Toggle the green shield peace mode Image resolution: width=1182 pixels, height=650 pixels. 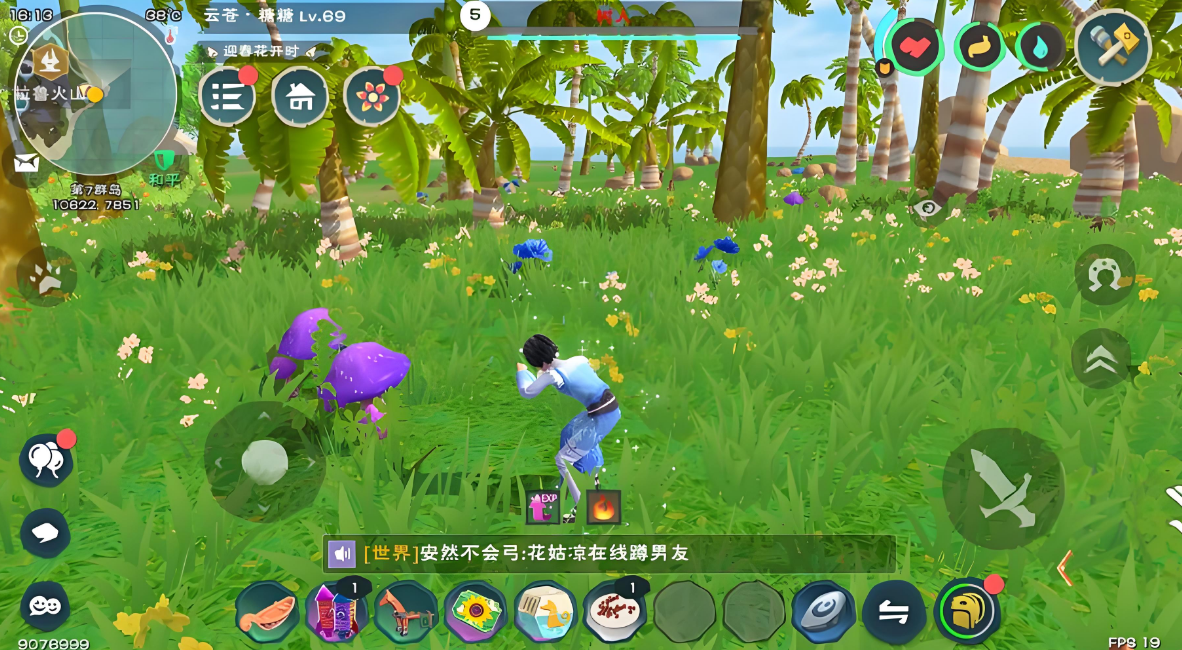[163, 161]
